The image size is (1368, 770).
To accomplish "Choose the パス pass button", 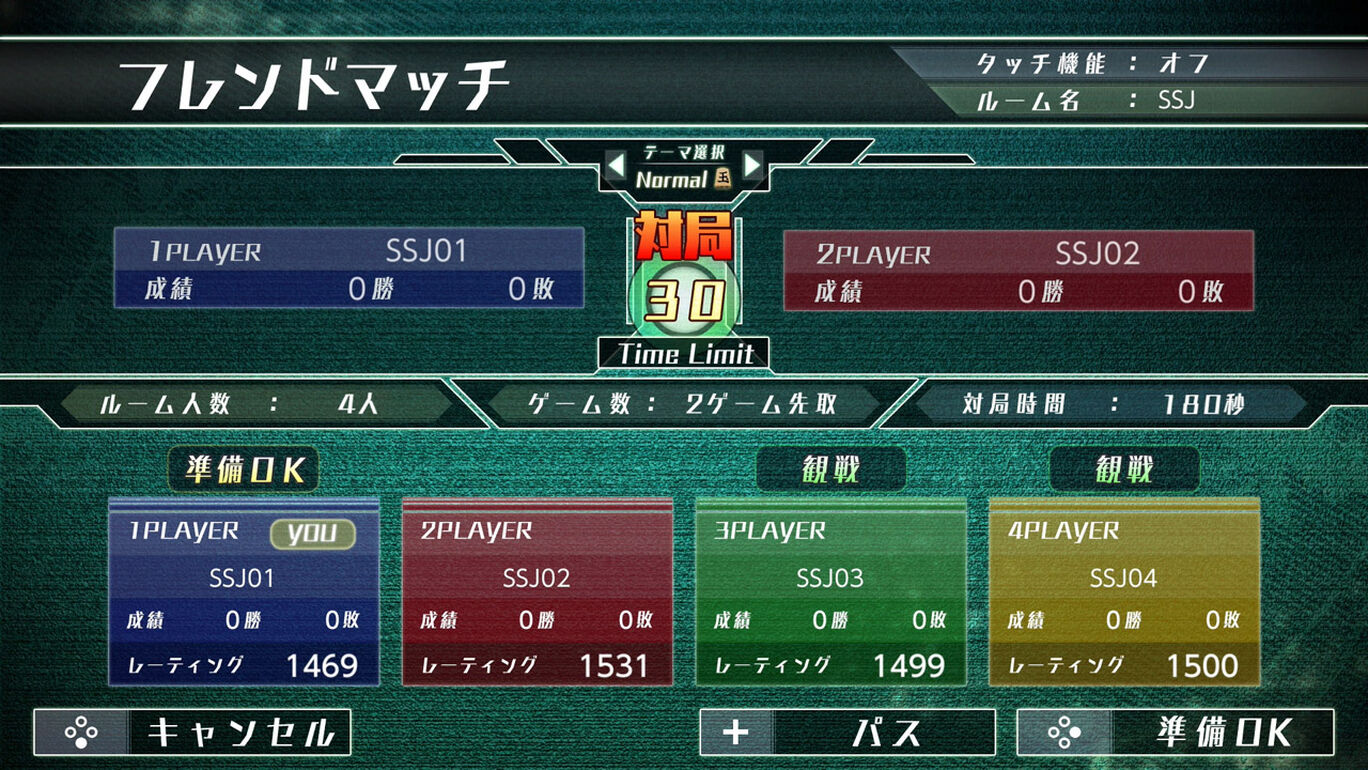I will (x=847, y=732).
